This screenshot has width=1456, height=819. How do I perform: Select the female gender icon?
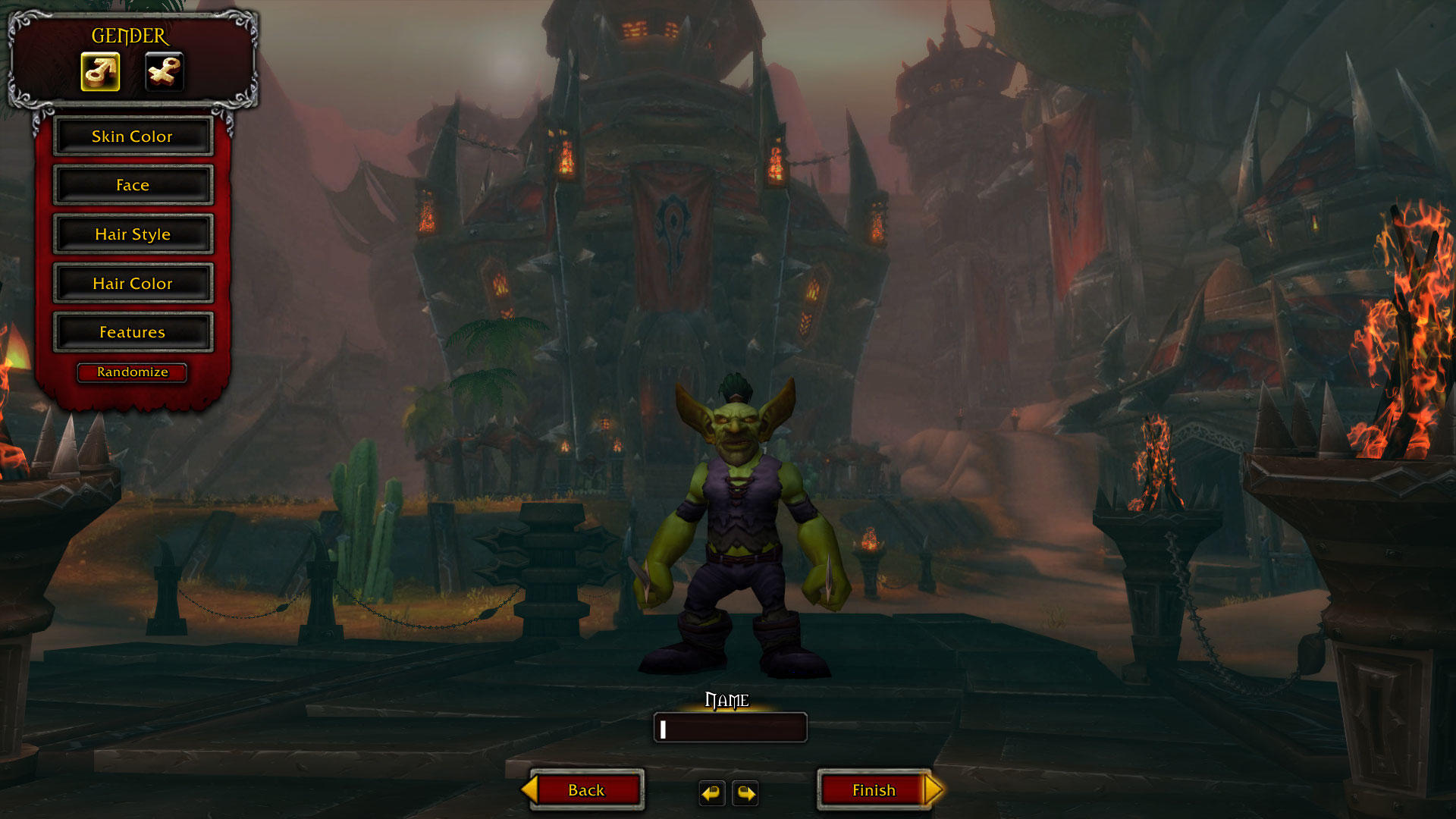[164, 72]
